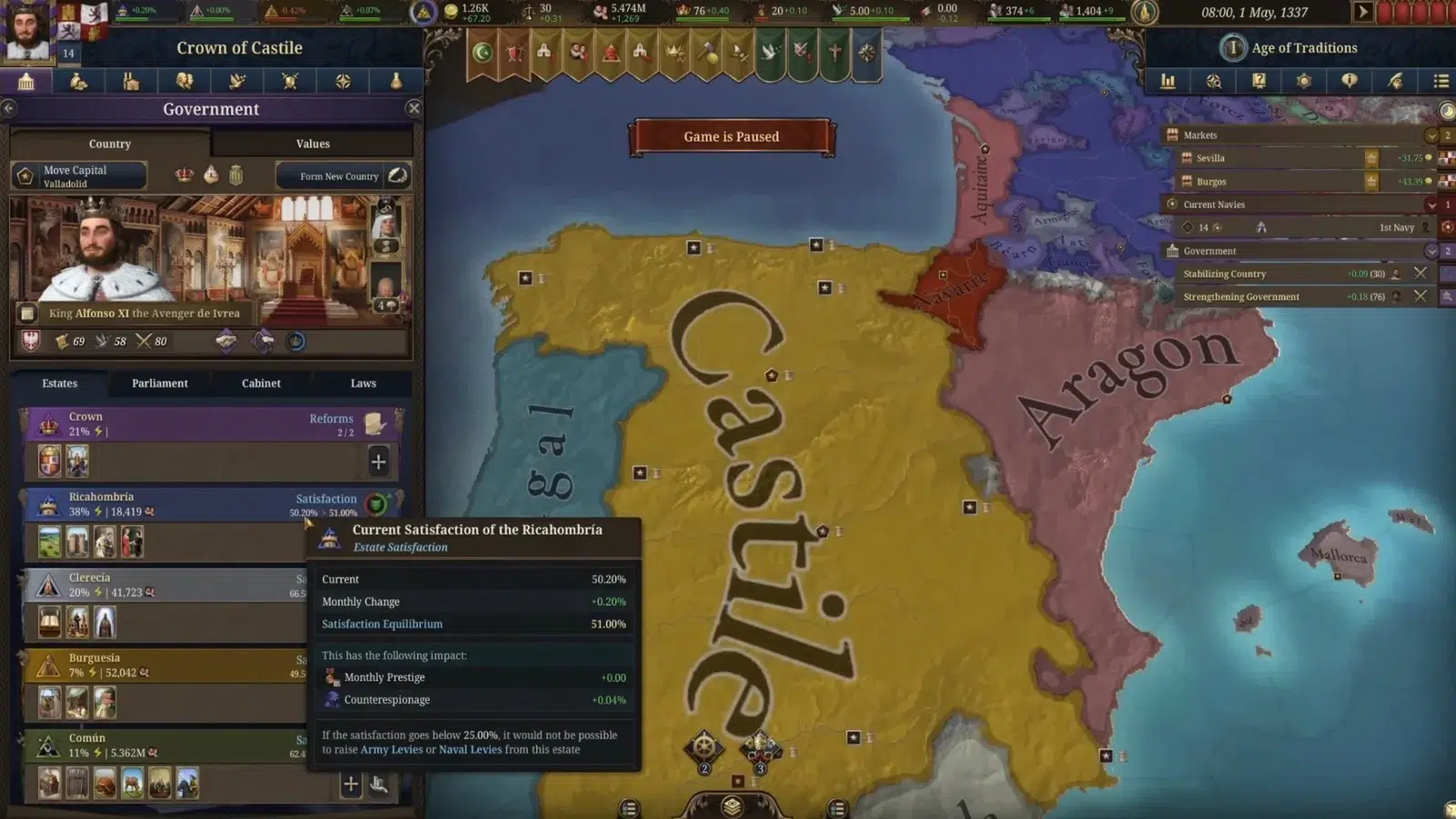Open game settings with the gear icon

(x=1303, y=81)
